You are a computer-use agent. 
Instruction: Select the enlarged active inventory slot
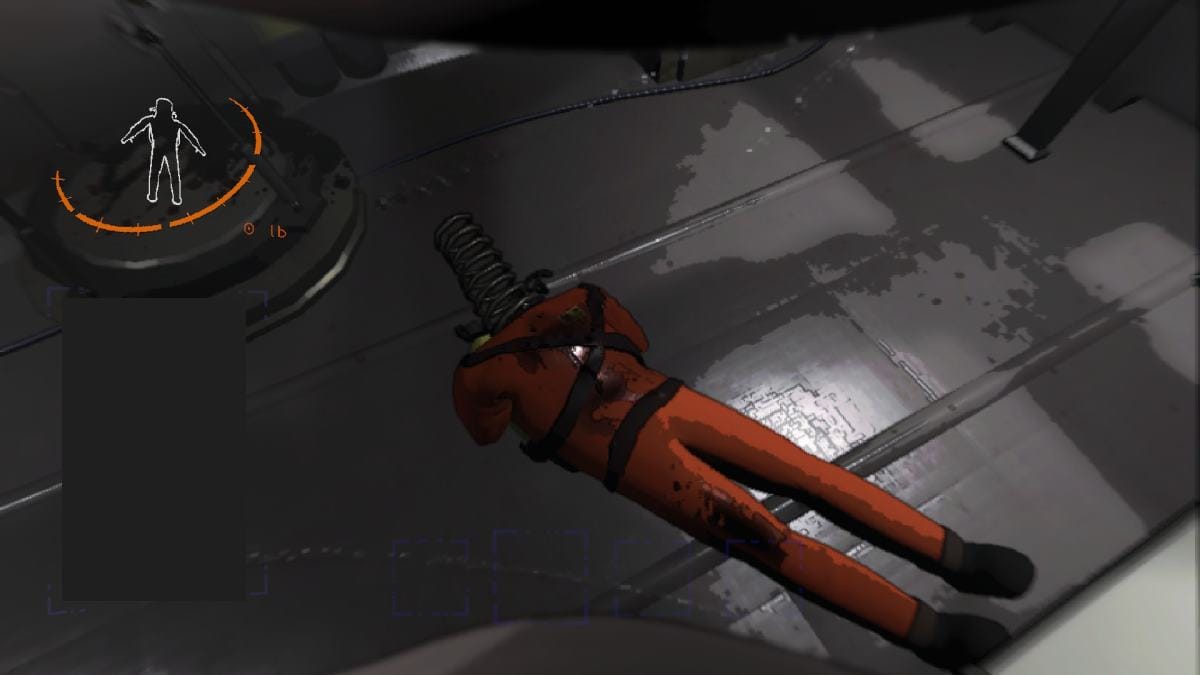(540, 575)
